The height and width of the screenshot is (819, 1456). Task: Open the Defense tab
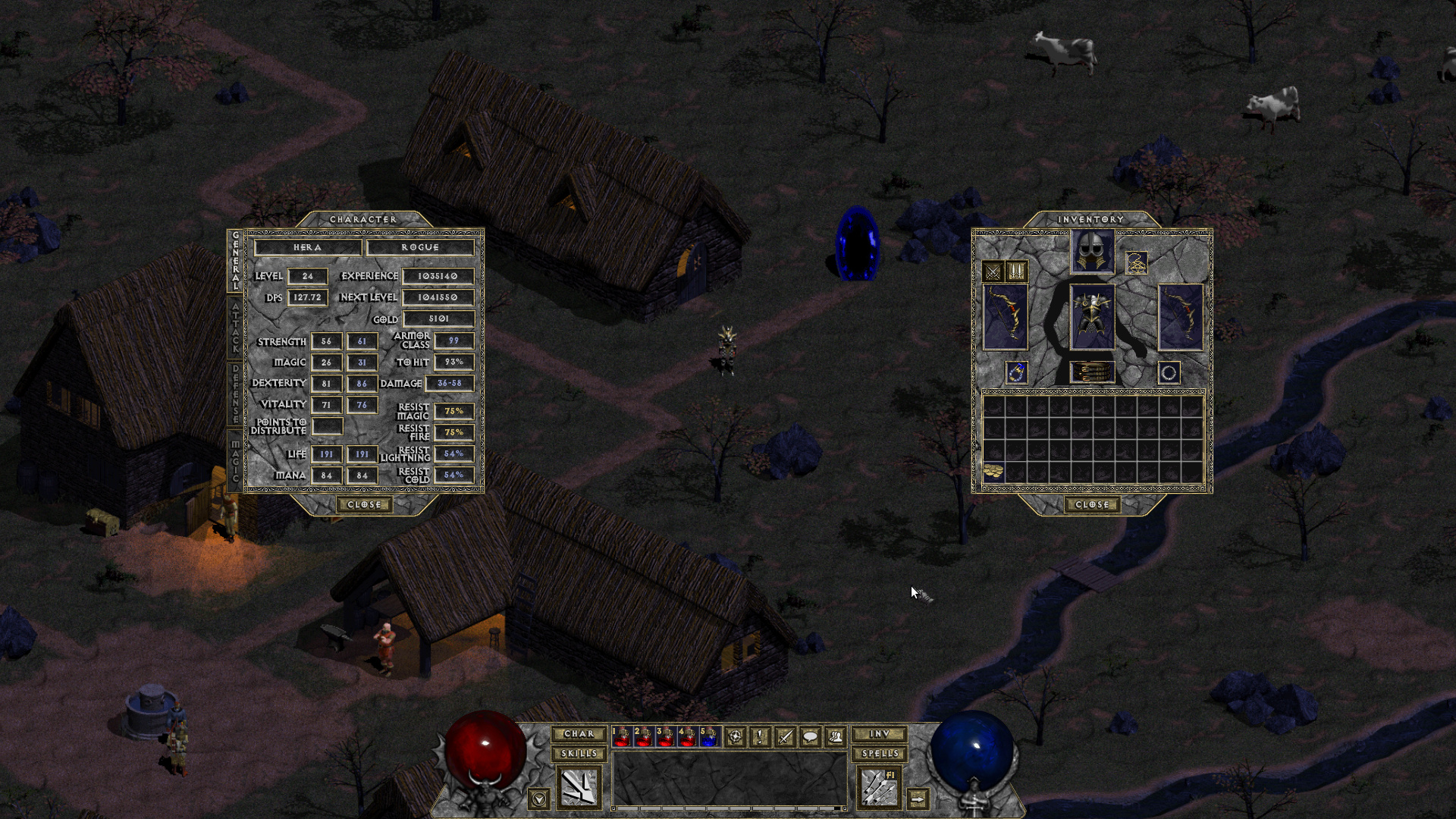(235, 394)
